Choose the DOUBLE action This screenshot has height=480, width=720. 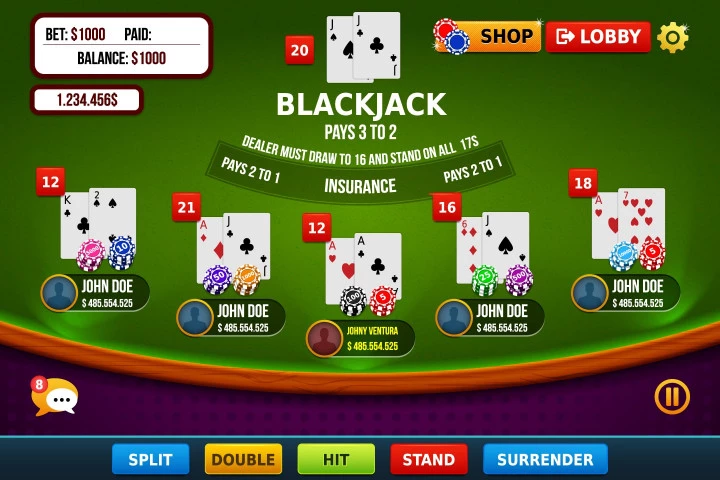point(243,459)
